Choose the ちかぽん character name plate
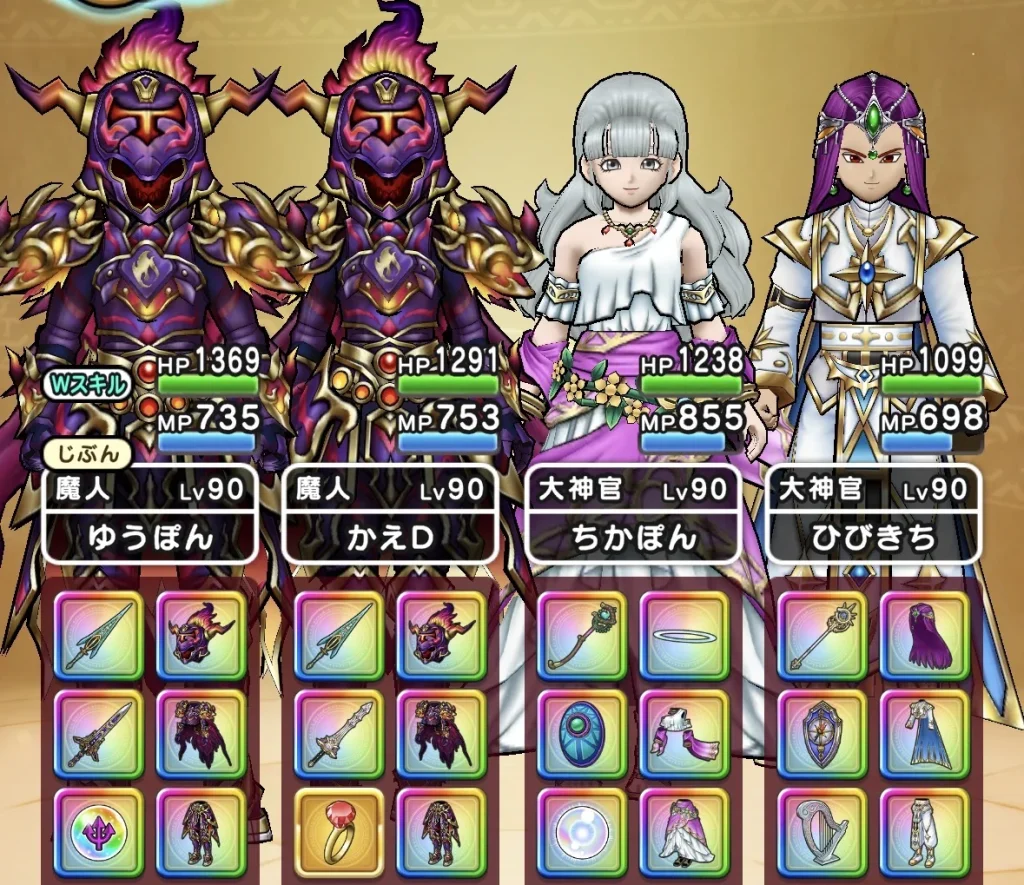 pos(634,538)
